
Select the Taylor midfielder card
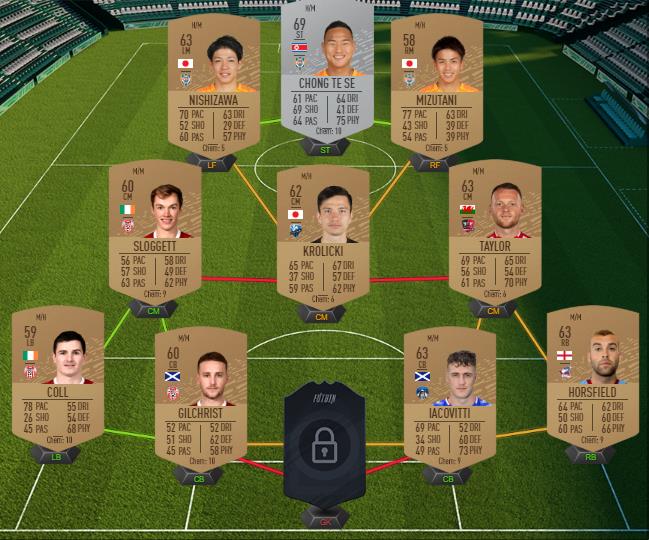pyautogui.click(x=494, y=234)
